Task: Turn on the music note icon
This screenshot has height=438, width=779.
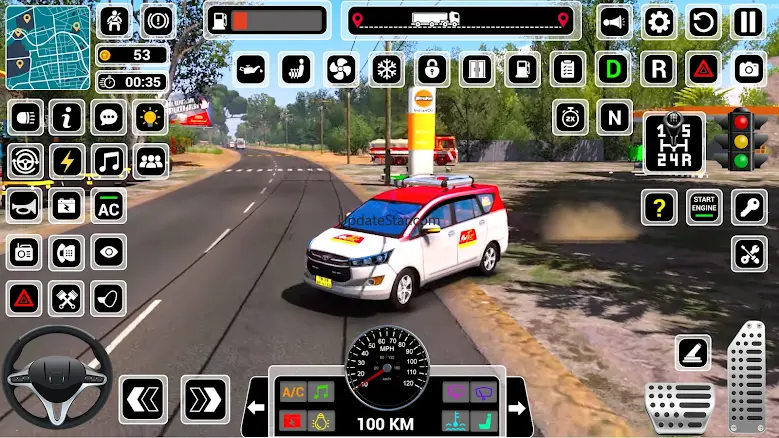Action: (x=109, y=161)
